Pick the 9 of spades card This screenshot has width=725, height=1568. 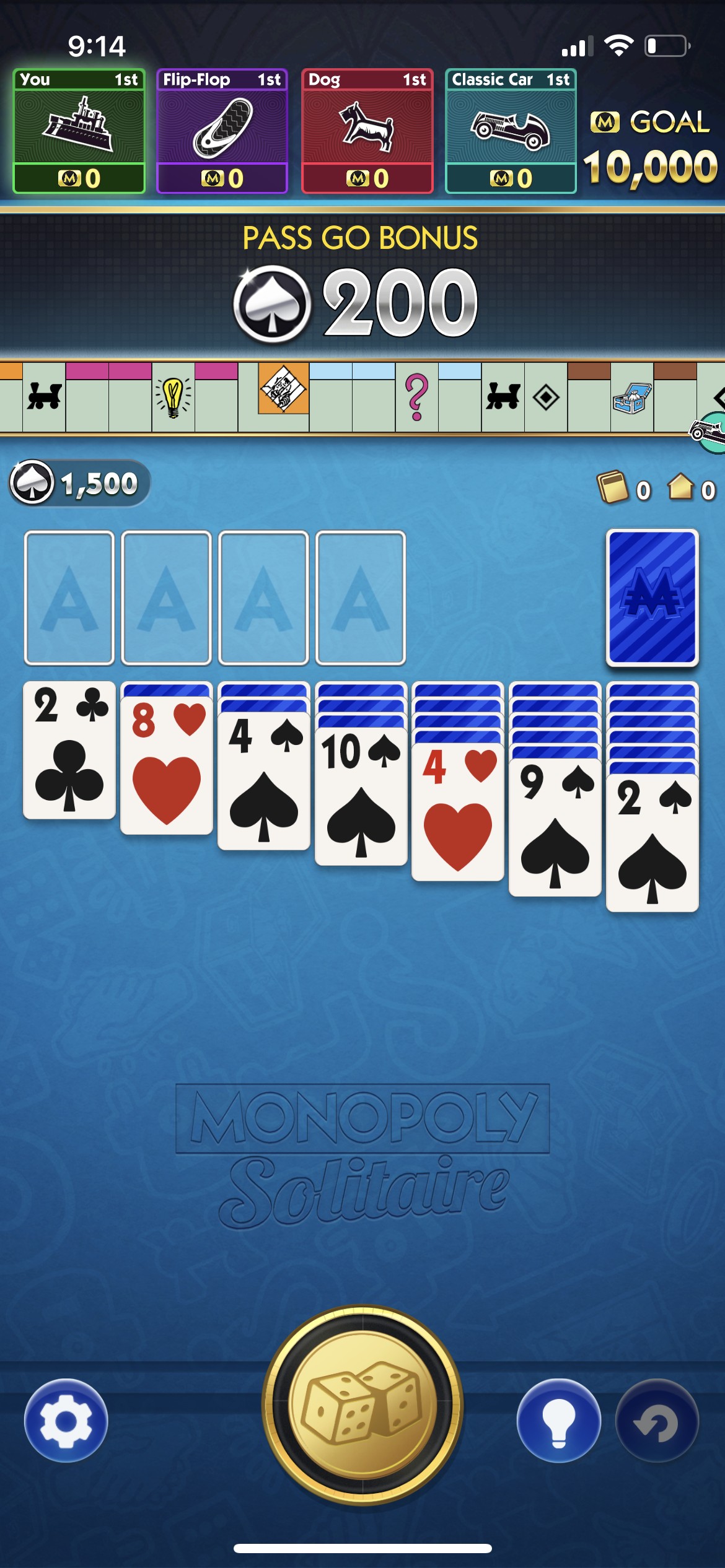click(555, 828)
